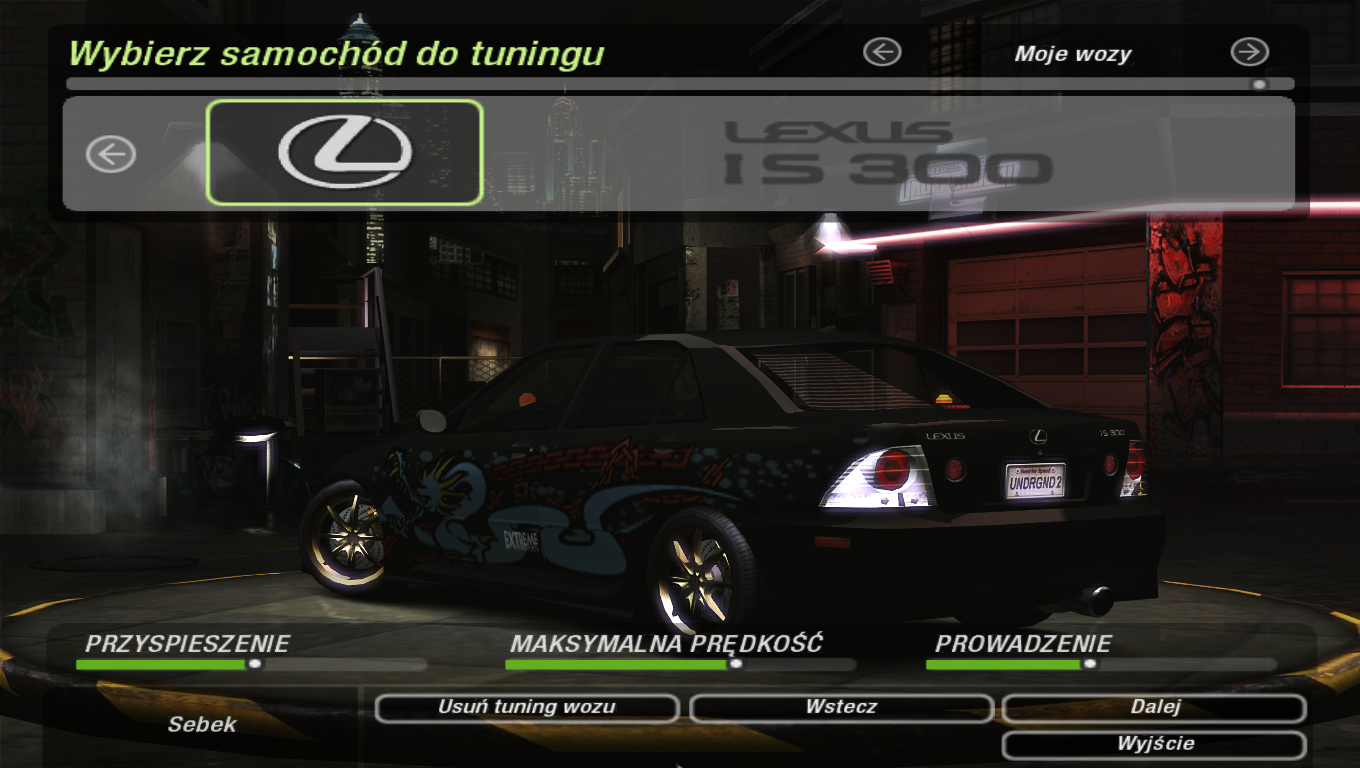Switch category with left arrow near 'Moje wozy'

pyautogui.click(x=882, y=52)
